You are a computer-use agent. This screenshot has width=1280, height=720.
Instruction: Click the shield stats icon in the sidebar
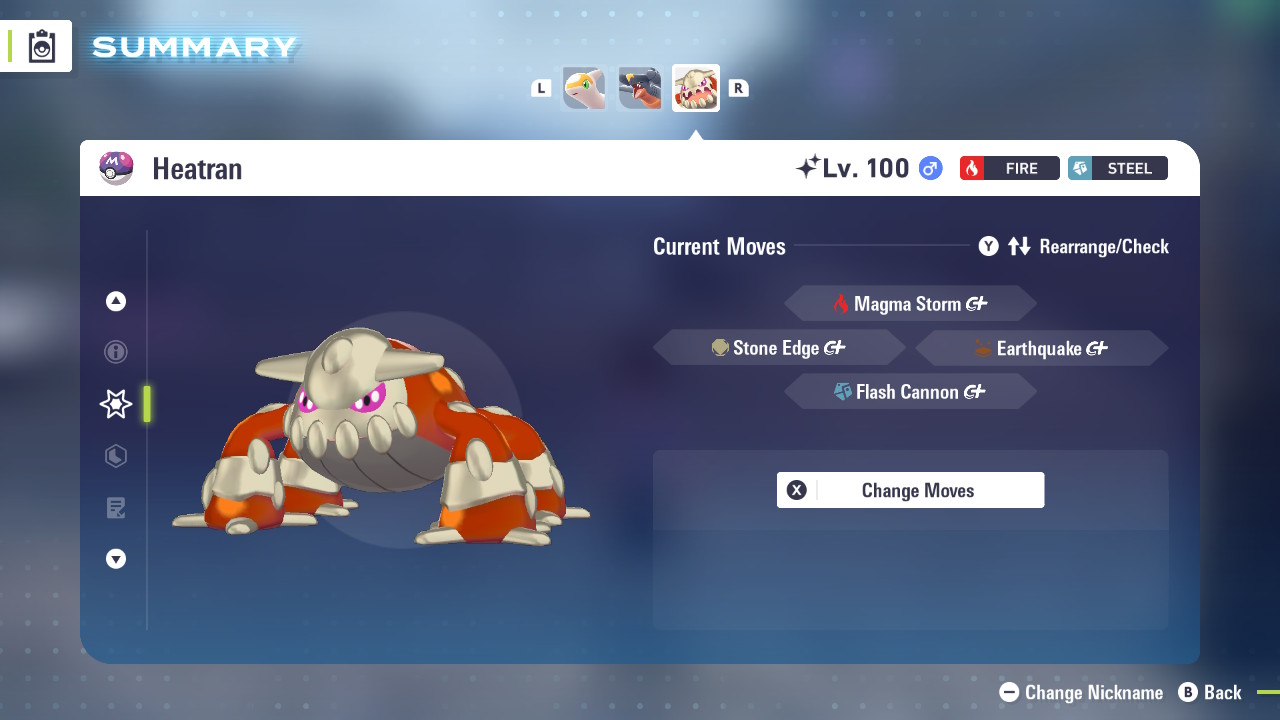tap(115, 456)
